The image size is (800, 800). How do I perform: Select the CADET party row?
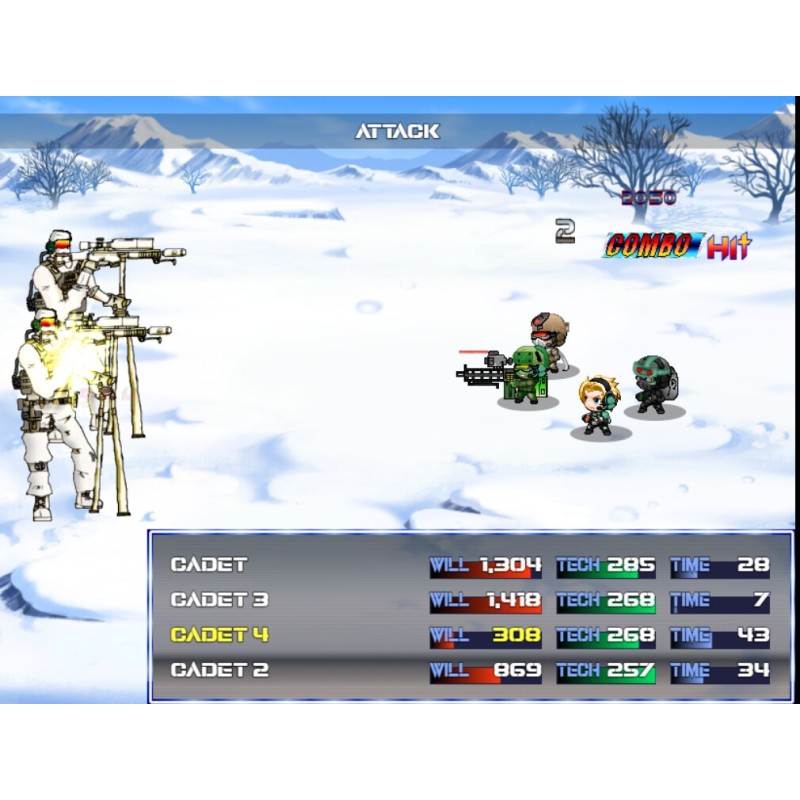coord(209,565)
